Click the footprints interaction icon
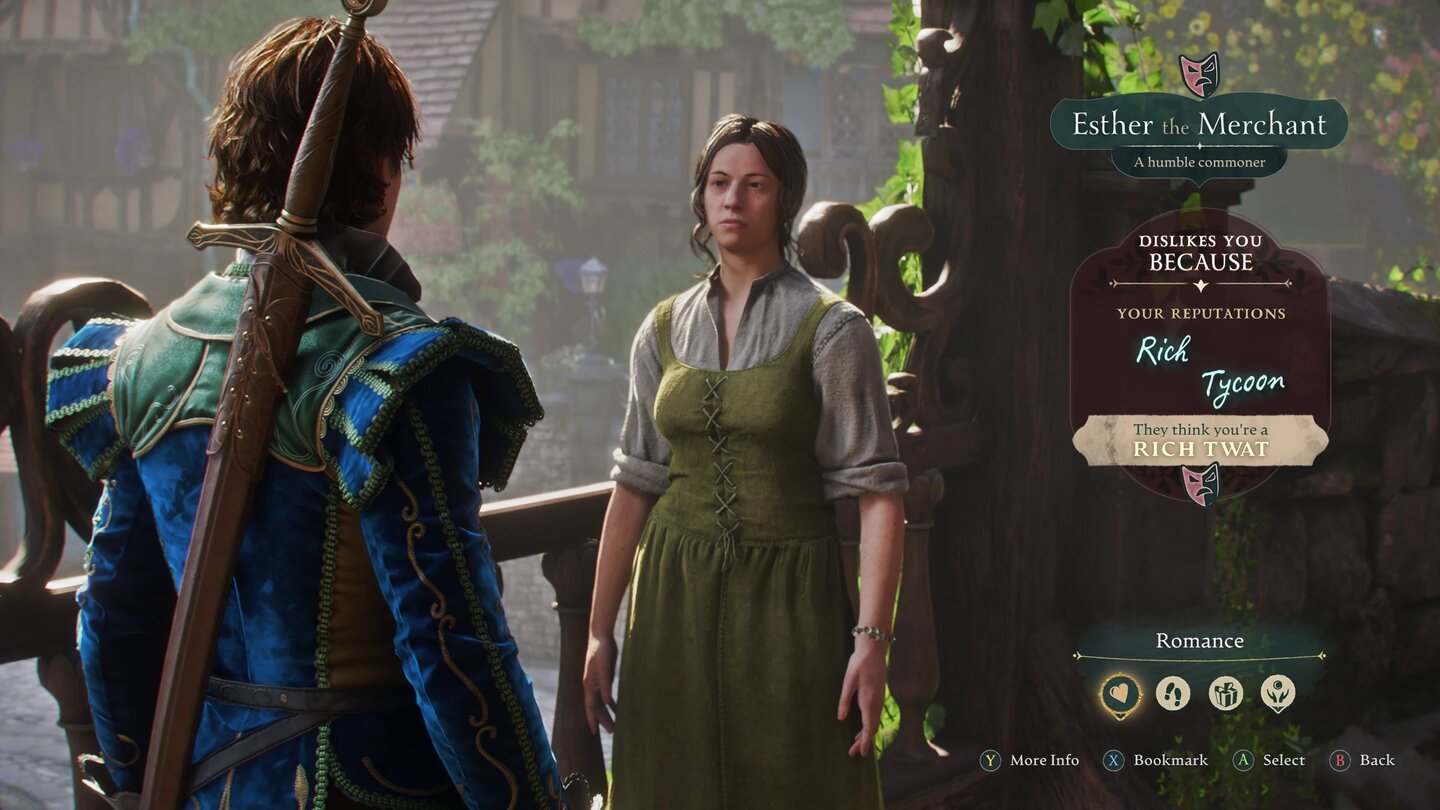The height and width of the screenshot is (810, 1440). tap(1172, 692)
